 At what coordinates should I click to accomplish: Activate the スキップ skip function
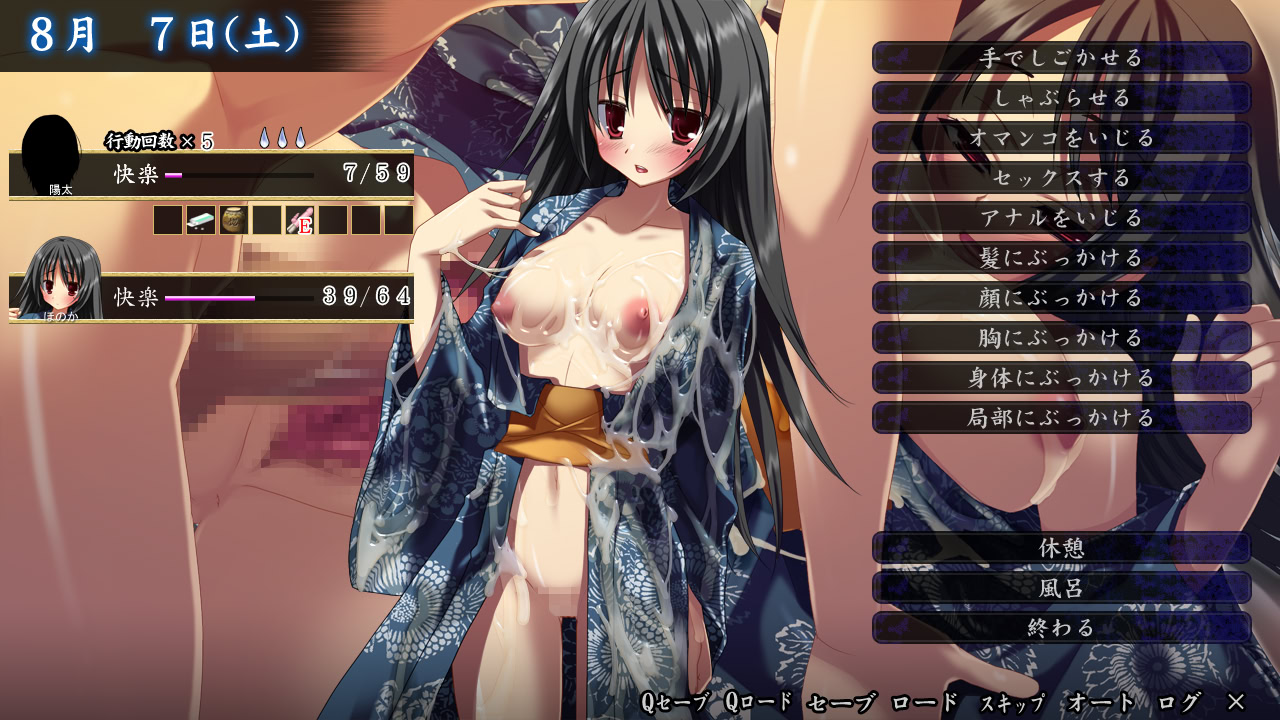[x=1010, y=702]
